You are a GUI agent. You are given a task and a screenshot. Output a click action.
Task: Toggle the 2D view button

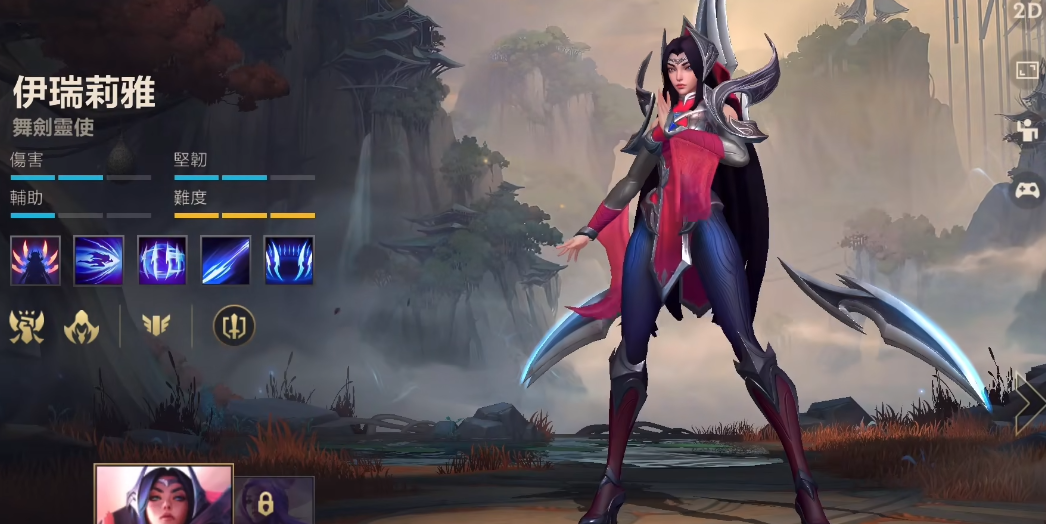1028,11
